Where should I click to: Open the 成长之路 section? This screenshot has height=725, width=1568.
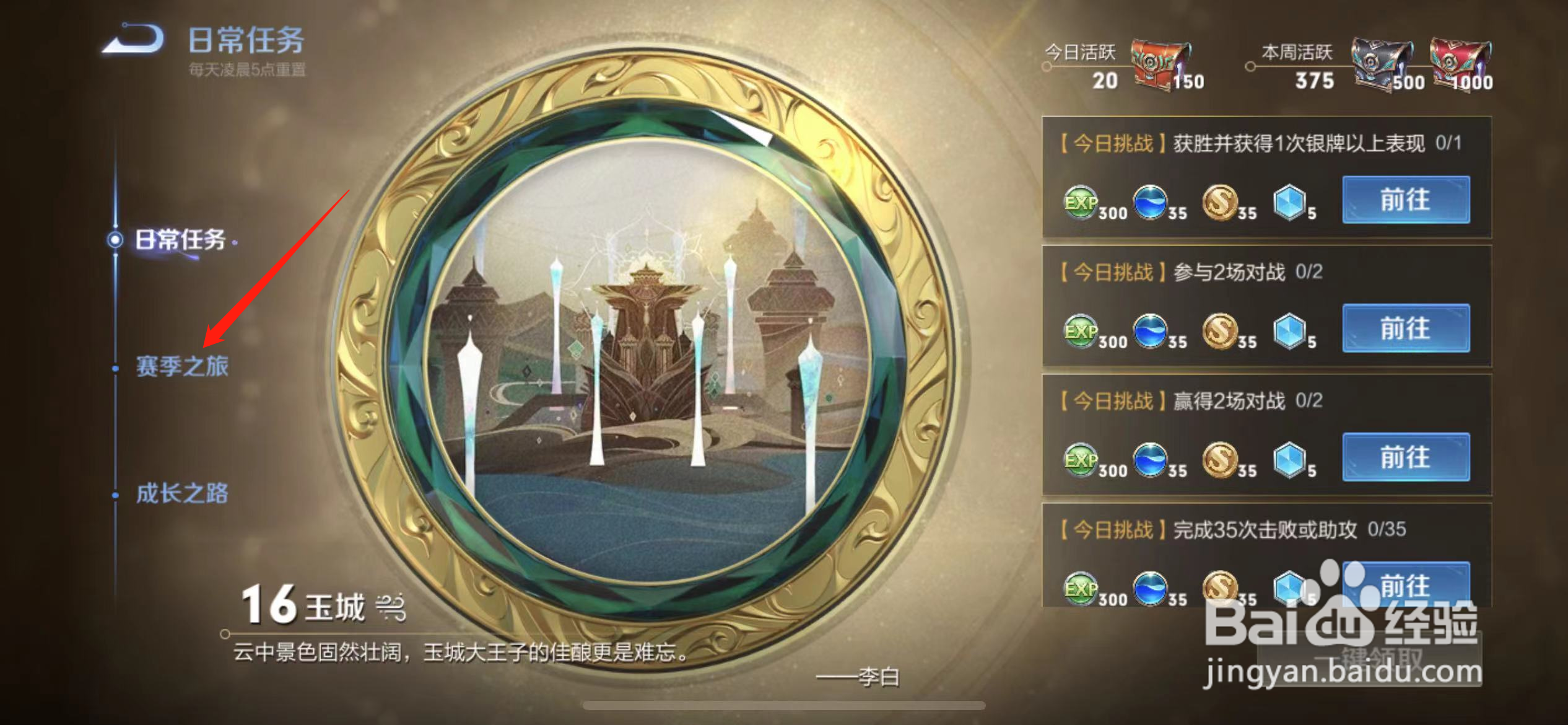tap(183, 496)
